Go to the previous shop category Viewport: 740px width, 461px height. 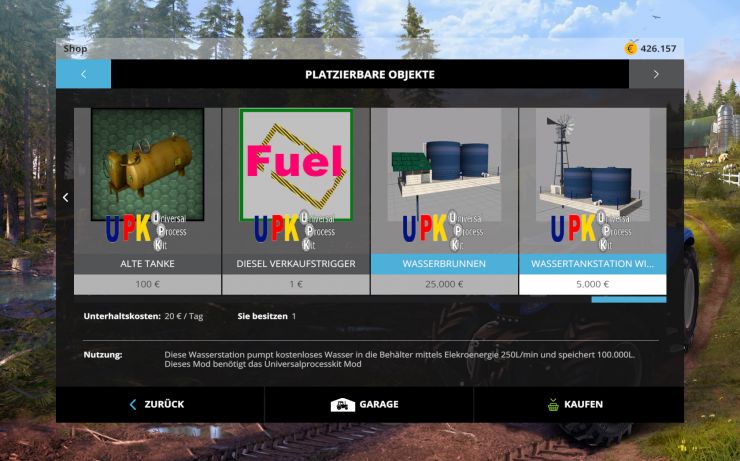83,74
